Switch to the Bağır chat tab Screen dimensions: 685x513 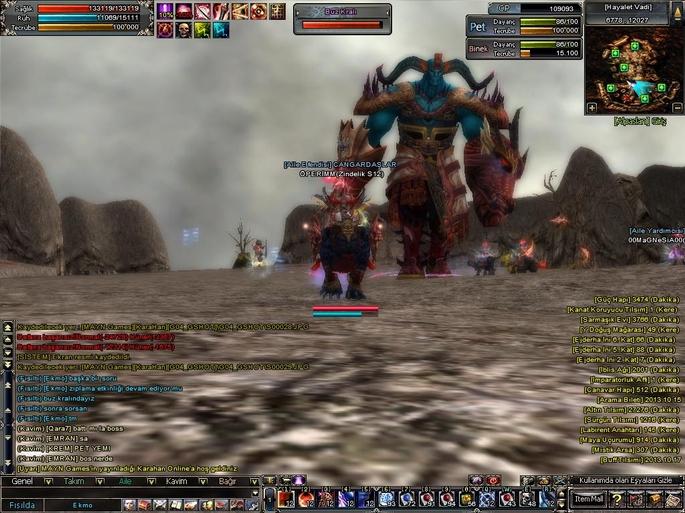click(229, 481)
